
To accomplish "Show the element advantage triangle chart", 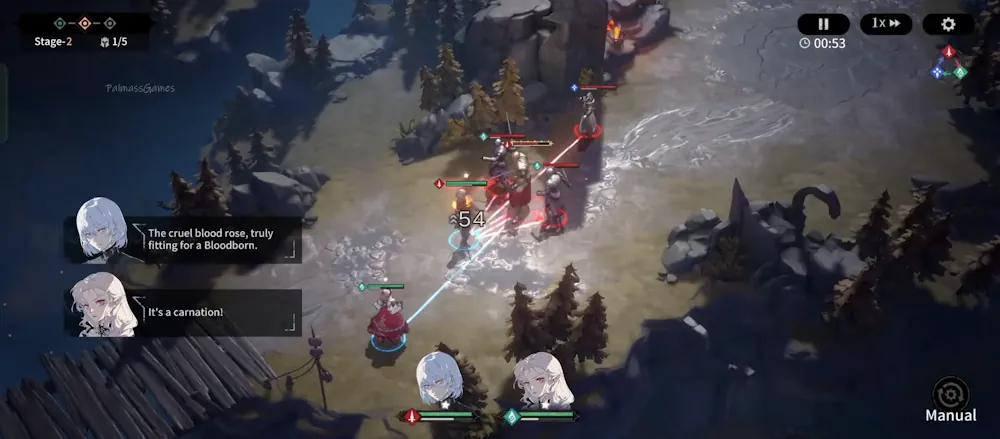I will [x=950, y=62].
